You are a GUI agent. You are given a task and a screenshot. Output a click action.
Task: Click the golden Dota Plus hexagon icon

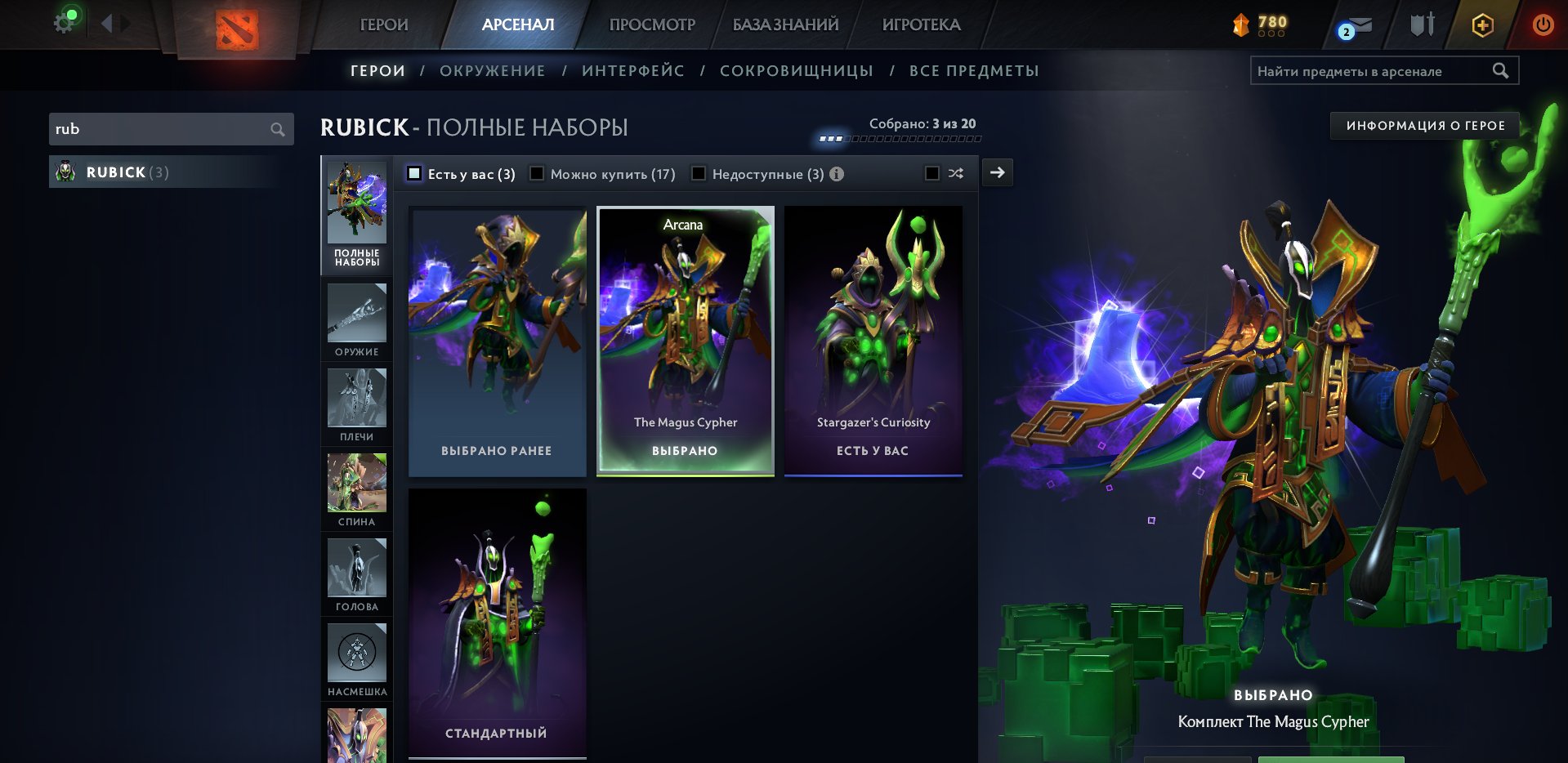click(x=1481, y=25)
